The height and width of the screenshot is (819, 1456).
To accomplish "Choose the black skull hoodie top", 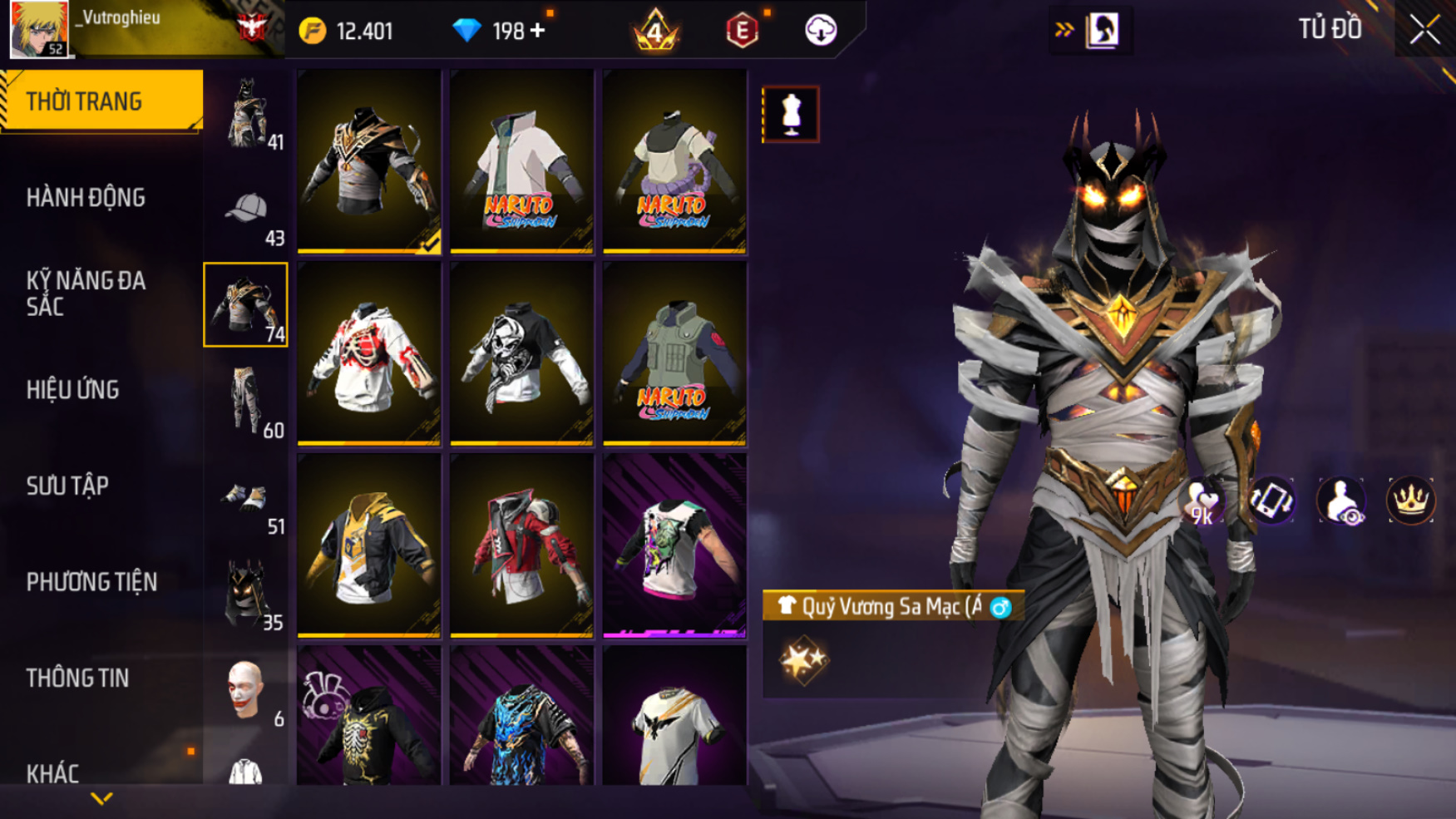I will coord(521,353).
